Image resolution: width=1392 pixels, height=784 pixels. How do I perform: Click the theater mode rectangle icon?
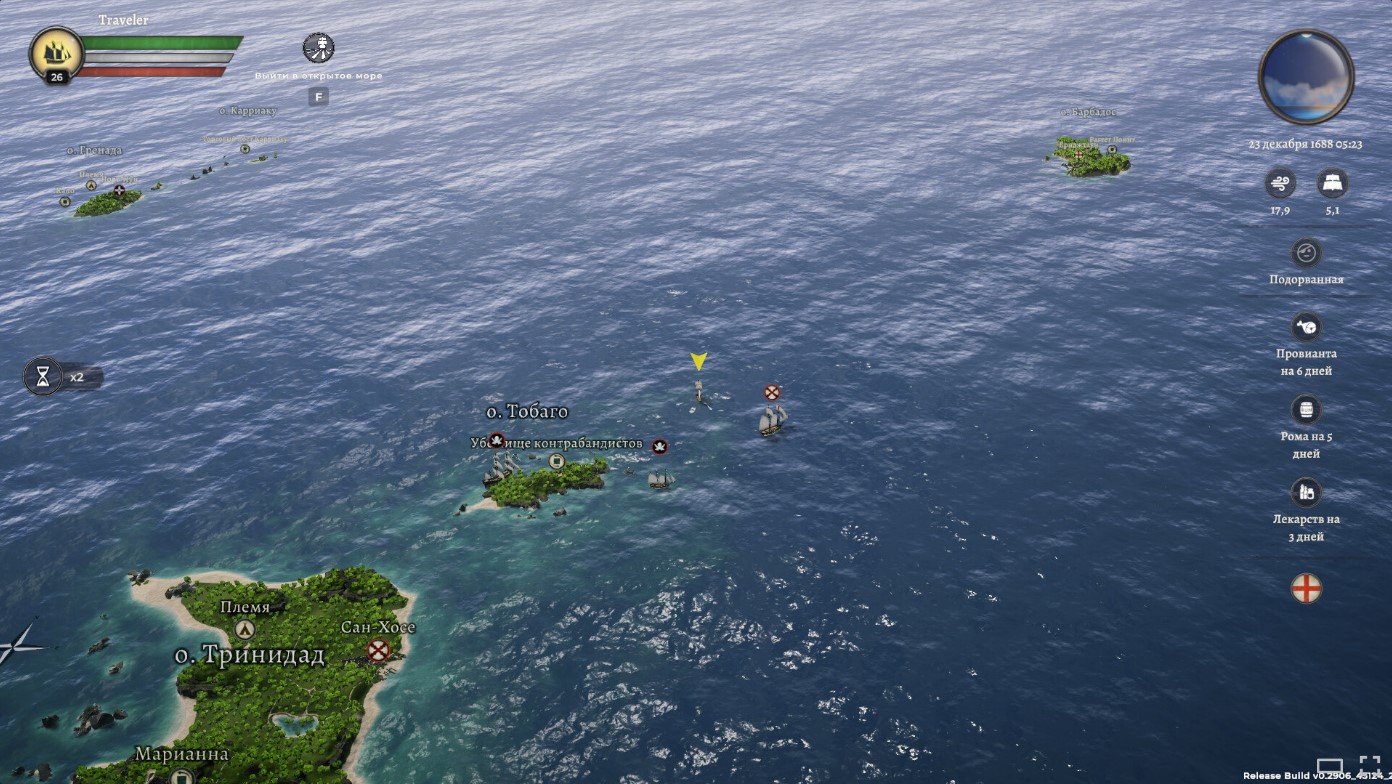(x=1329, y=768)
